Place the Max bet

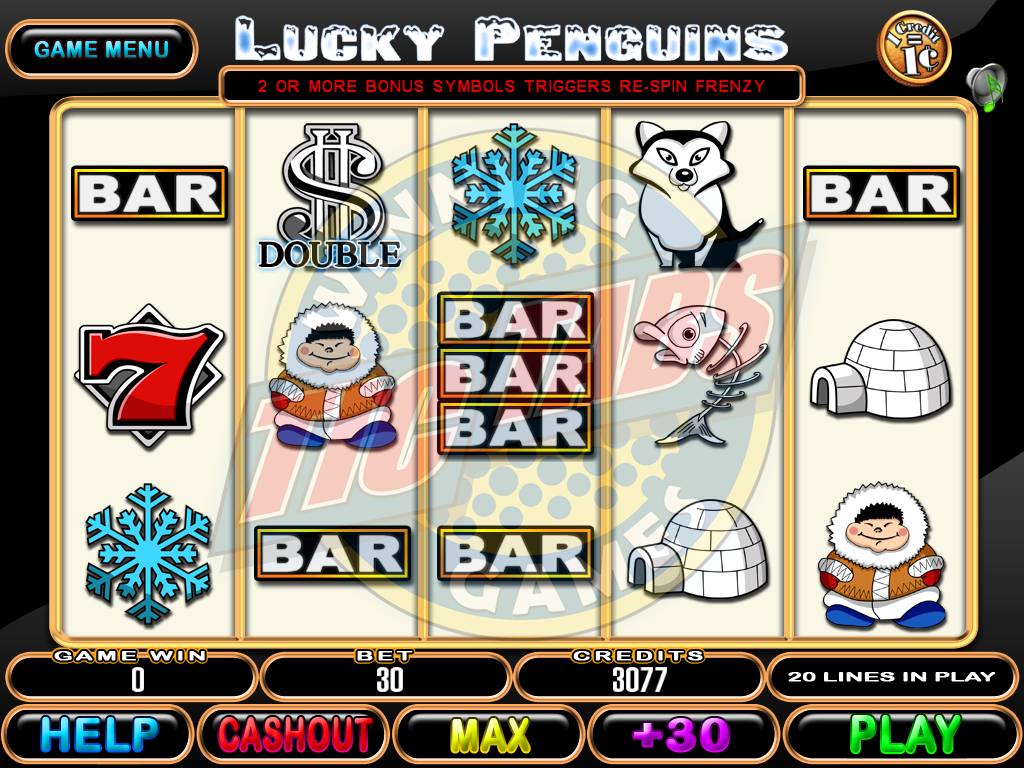pos(490,735)
